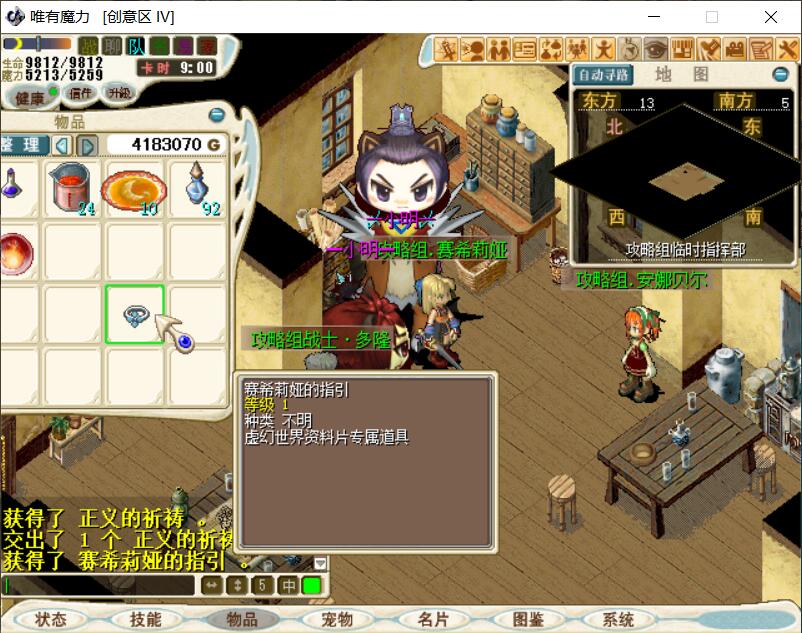Click the 整理 sort items button
The image size is (802, 633).
tap(20, 145)
